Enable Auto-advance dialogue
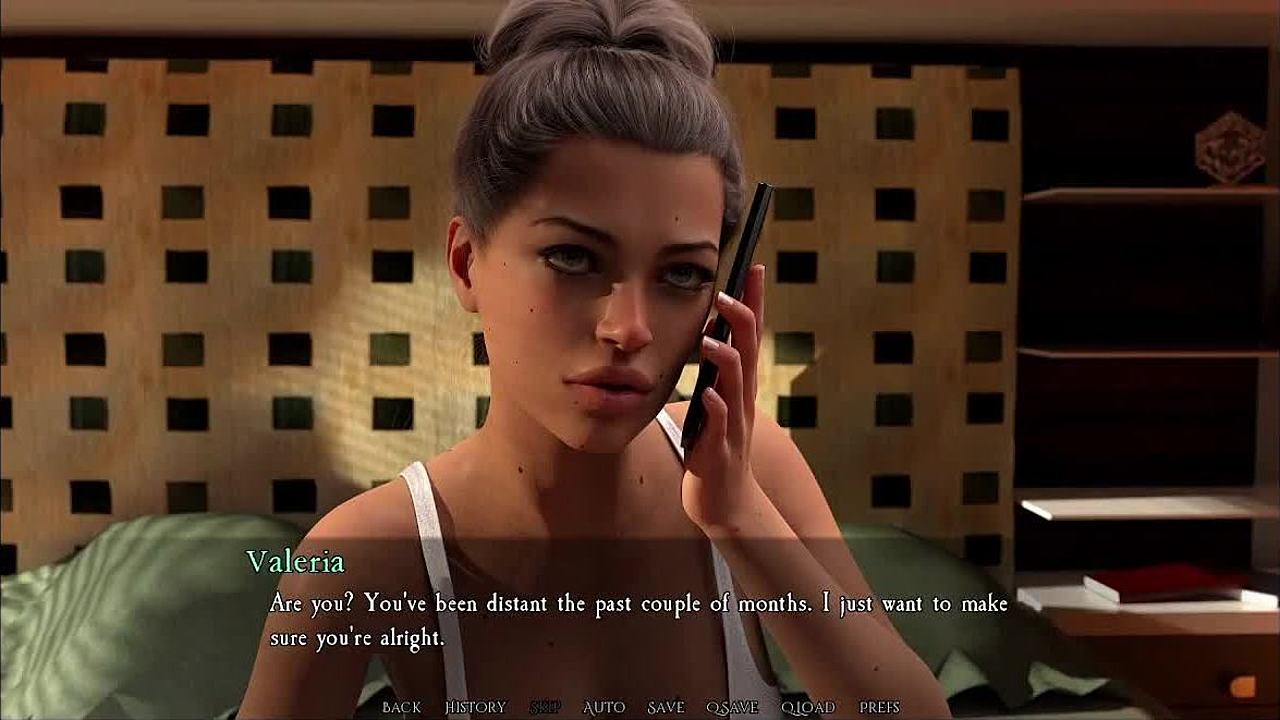Screen dimensions: 1280x720 604,707
